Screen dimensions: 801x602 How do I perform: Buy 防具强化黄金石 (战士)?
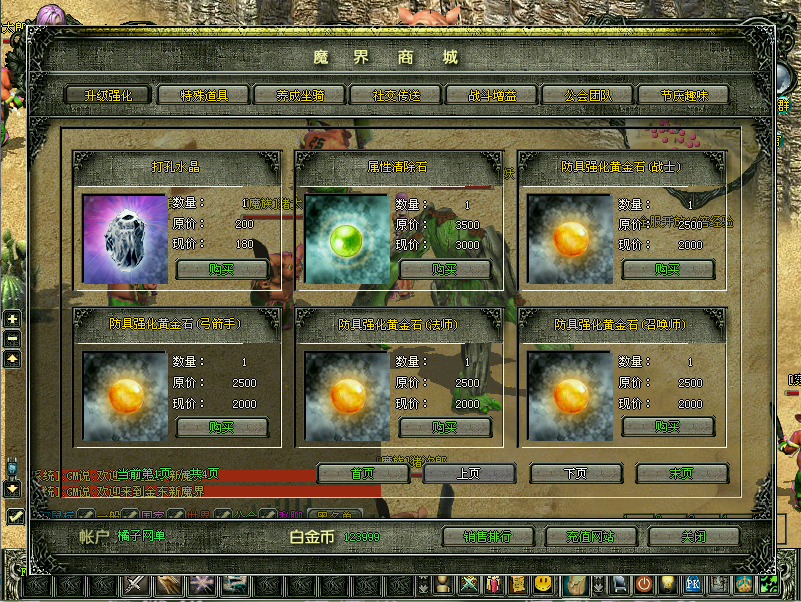[x=668, y=269]
